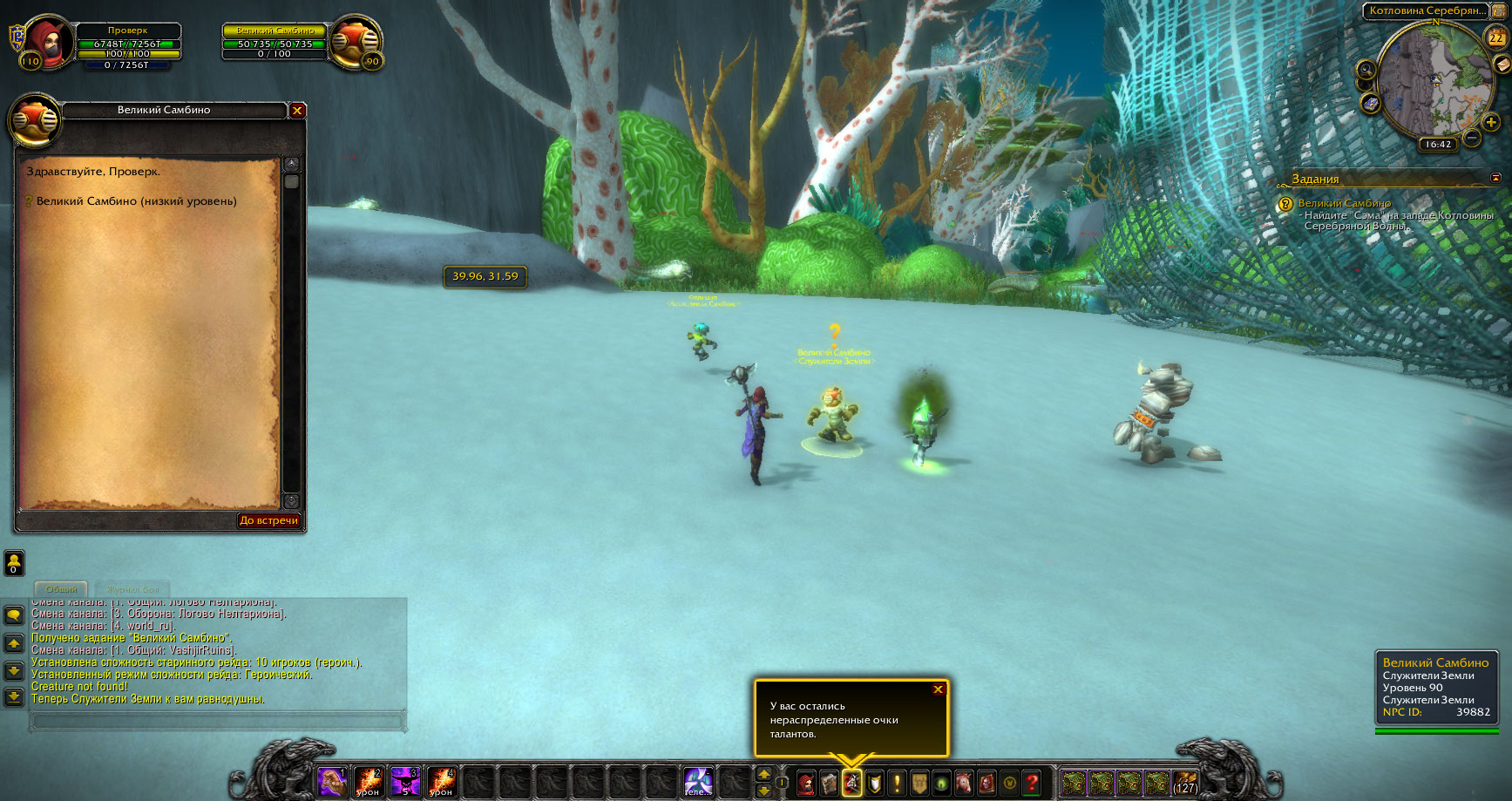This screenshot has width=1512, height=801.
Task: Open the chat speech bubble menu
Action: coord(14,615)
